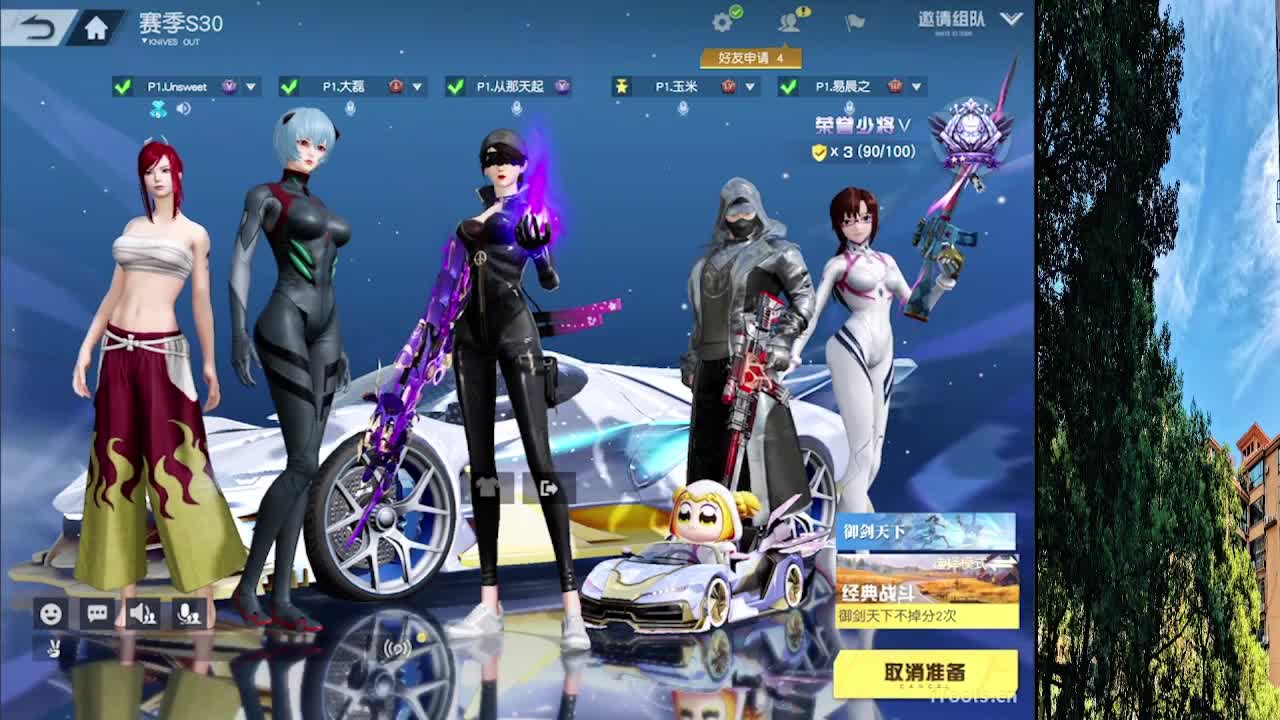1280x720 pixels.
Task: Toggle ready checkmark on P1.大磊
Action: click(289, 87)
